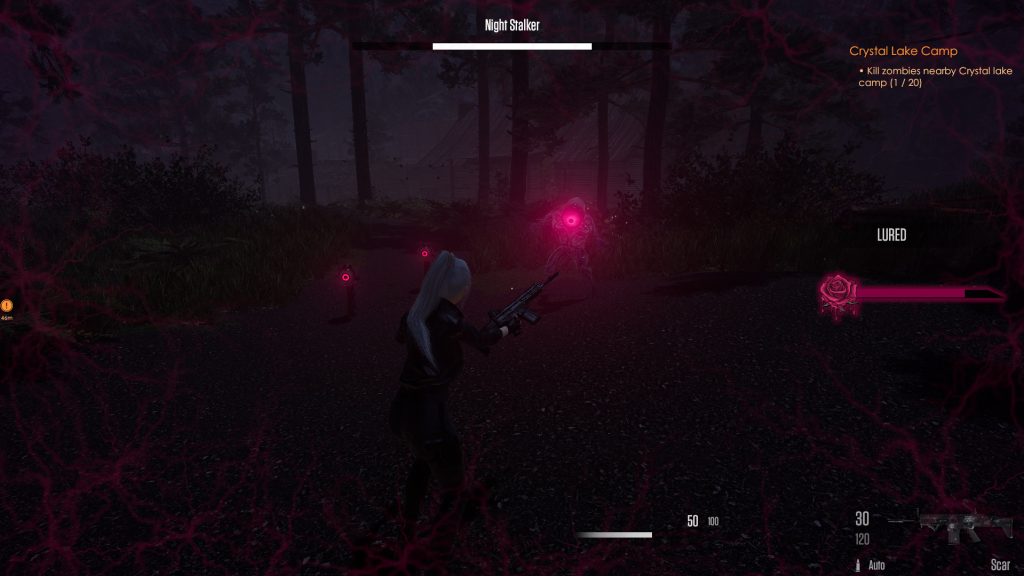
Task: Click the orange quest waypoint marker
Action: pyautogui.click(x=7, y=304)
